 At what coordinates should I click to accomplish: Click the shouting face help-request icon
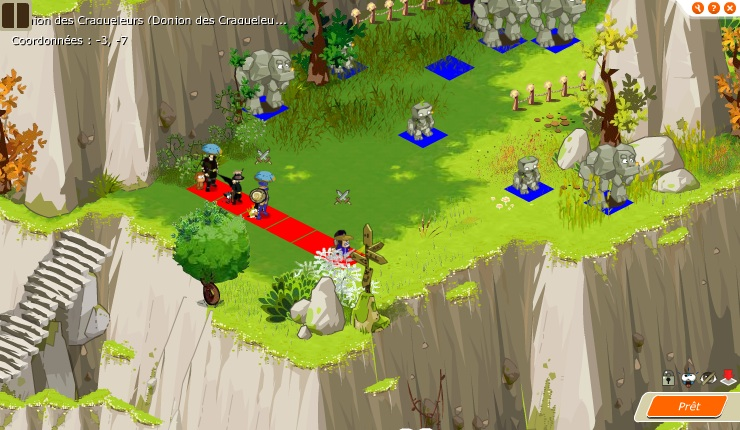[x=688, y=378]
